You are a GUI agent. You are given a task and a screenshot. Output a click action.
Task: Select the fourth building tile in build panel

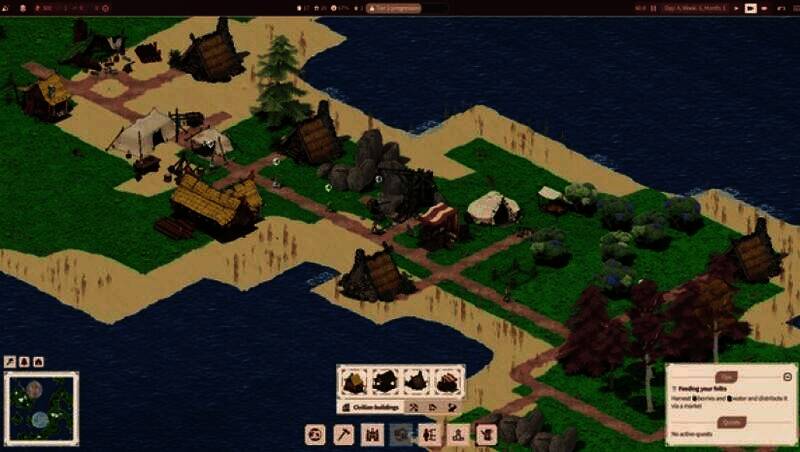click(448, 381)
